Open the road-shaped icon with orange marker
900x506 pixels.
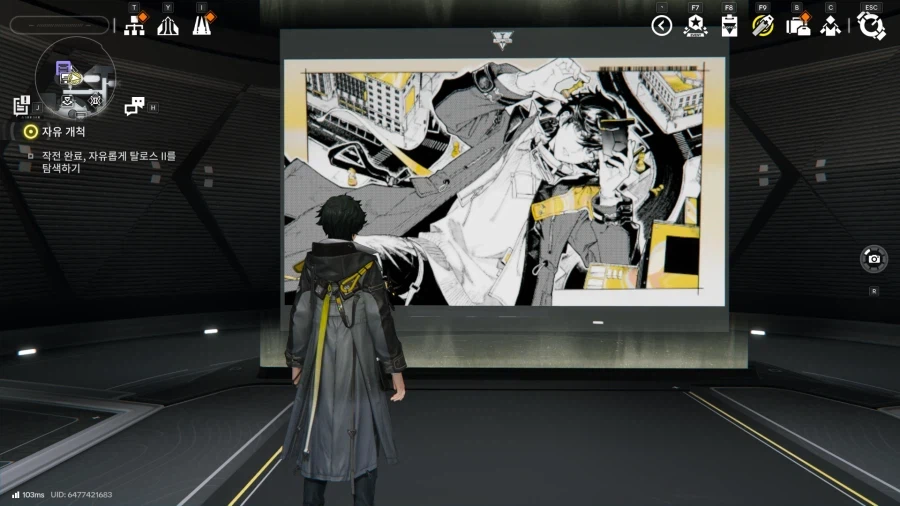pos(202,26)
